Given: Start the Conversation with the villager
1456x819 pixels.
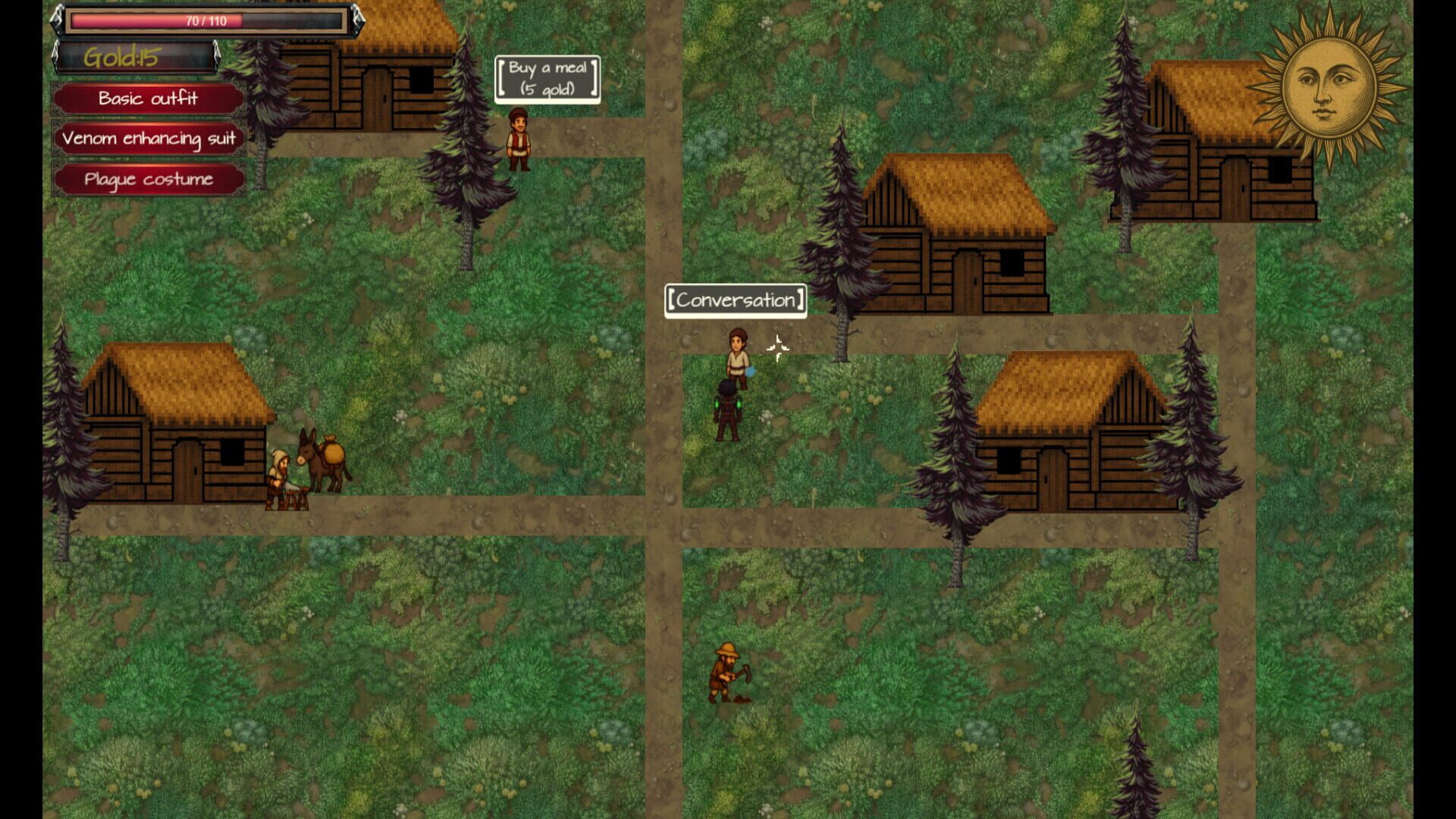Looking at the screenshot, I should pos(733,300).
